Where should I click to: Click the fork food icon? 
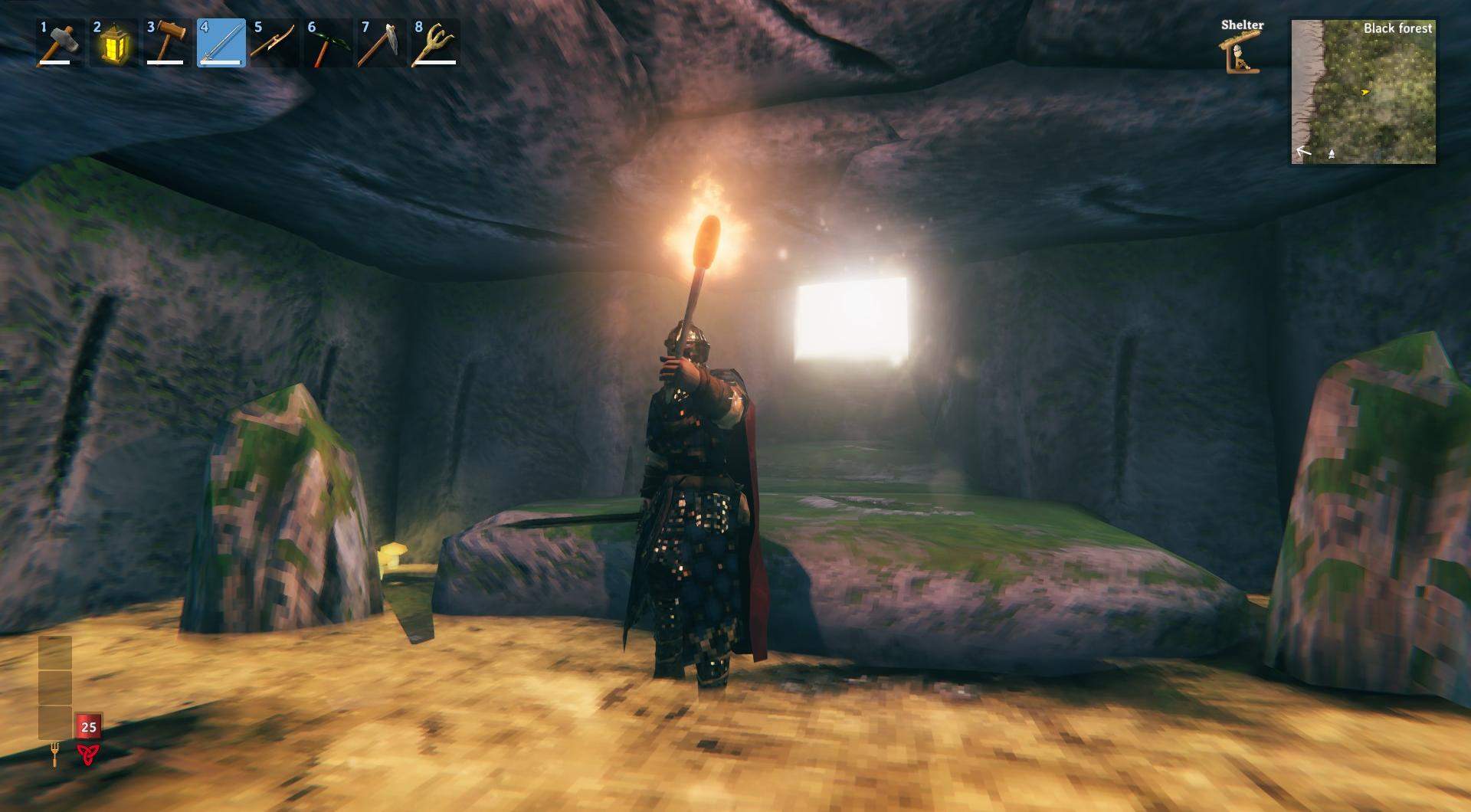[x=54, y=755]
